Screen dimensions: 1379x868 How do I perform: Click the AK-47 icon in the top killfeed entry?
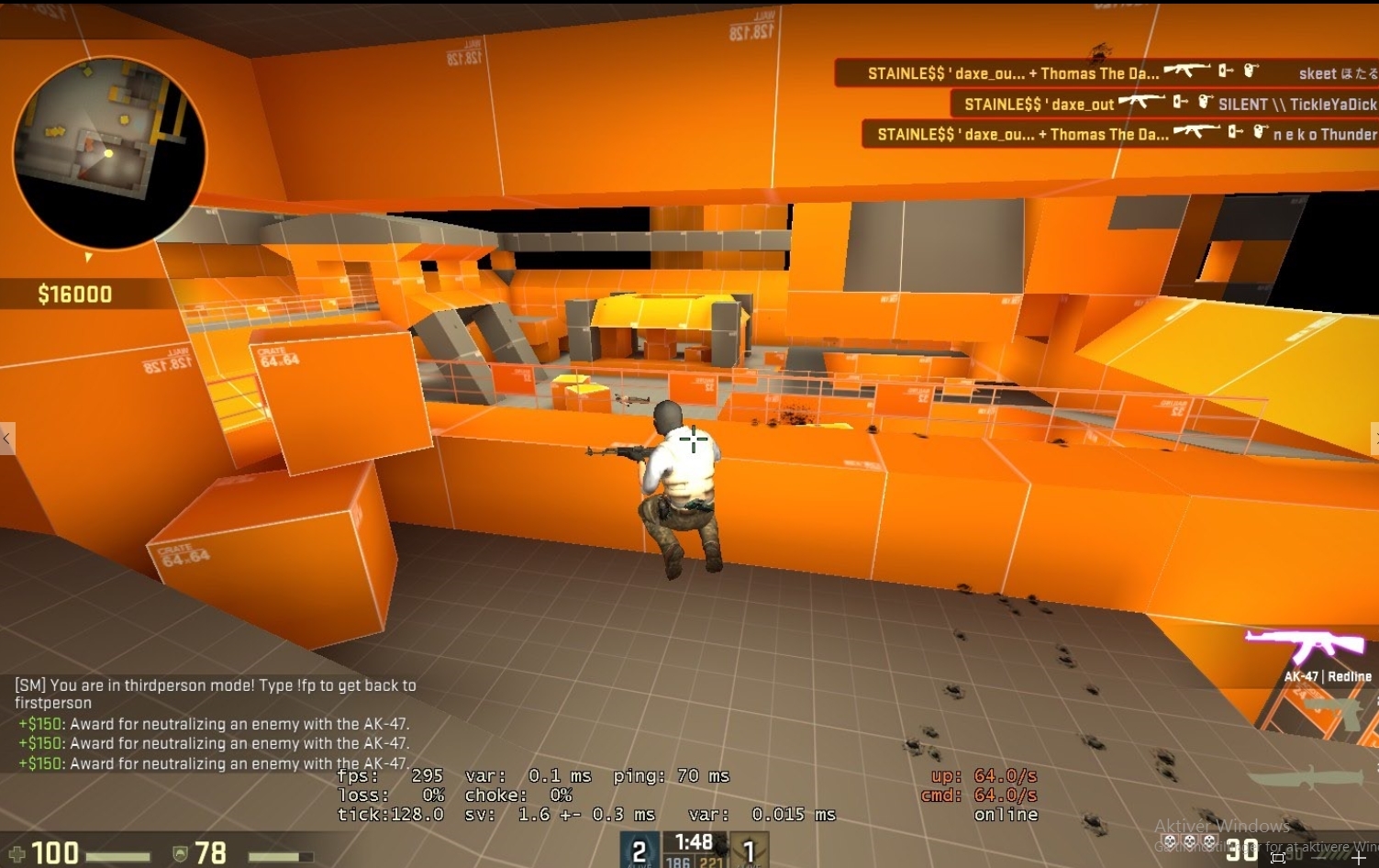pyautogui.click(x=1189, y=70)
